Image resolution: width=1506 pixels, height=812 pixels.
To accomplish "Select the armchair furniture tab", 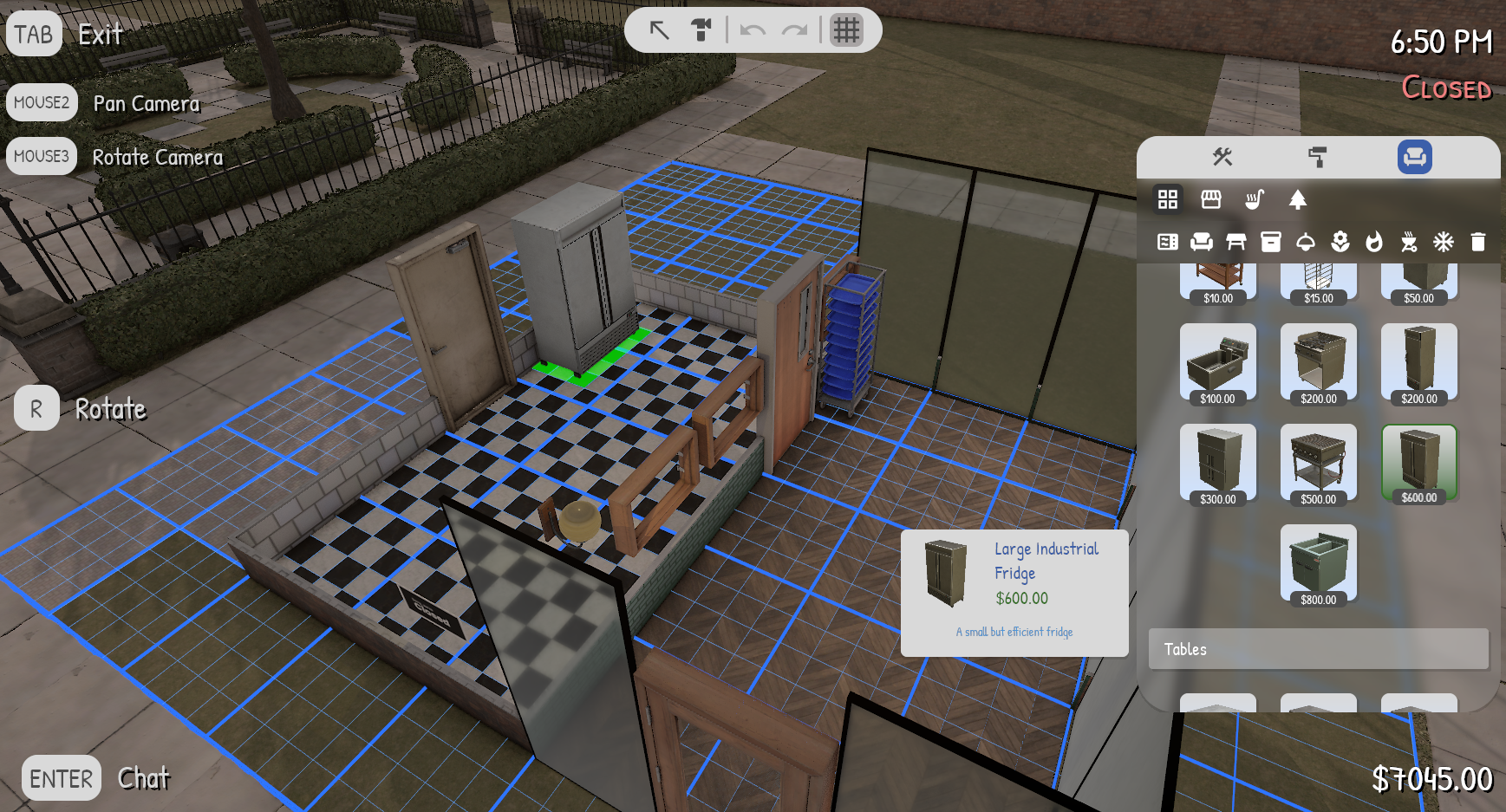I will click(1414, 157).
